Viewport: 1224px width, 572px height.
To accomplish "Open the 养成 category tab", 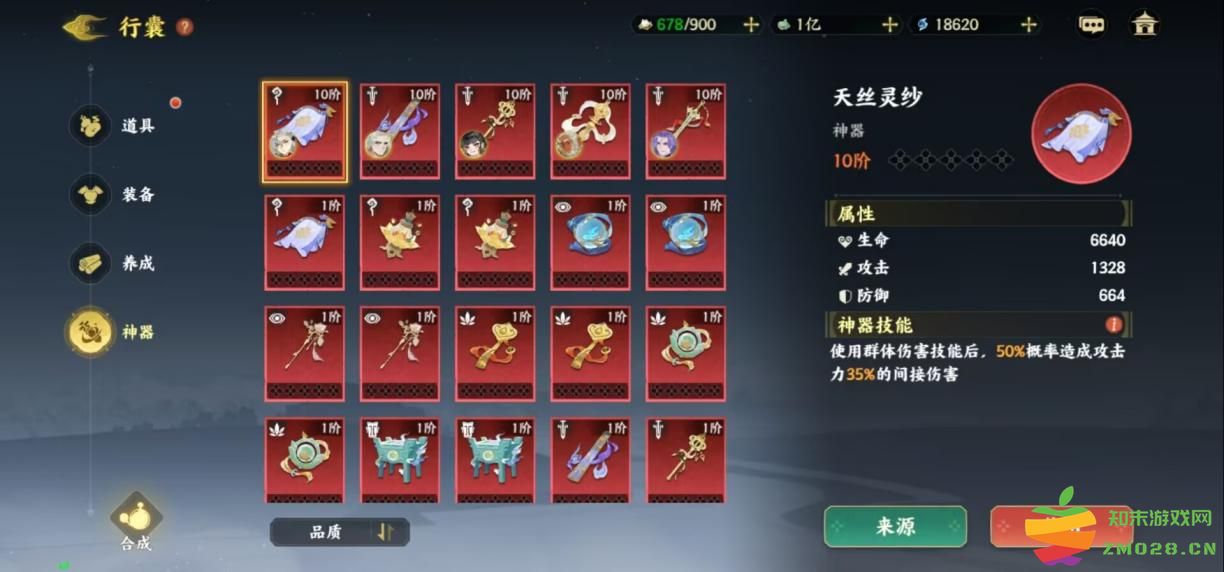I will (91, 263).
